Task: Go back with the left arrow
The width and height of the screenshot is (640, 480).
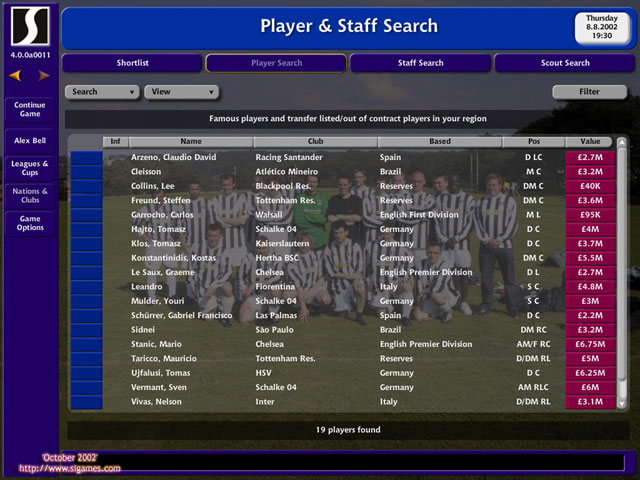Action: point(15,75)
